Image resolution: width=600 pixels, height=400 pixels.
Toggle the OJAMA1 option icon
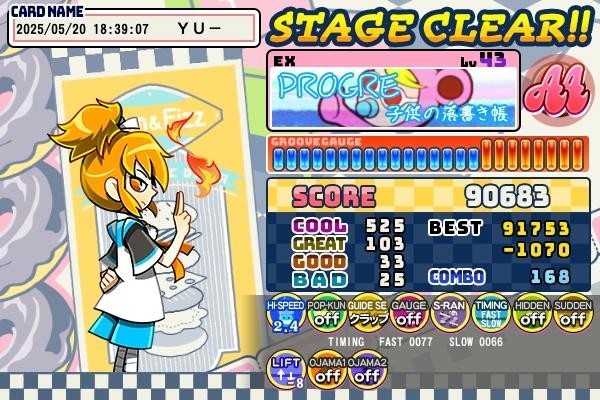[x=327, y=372]
